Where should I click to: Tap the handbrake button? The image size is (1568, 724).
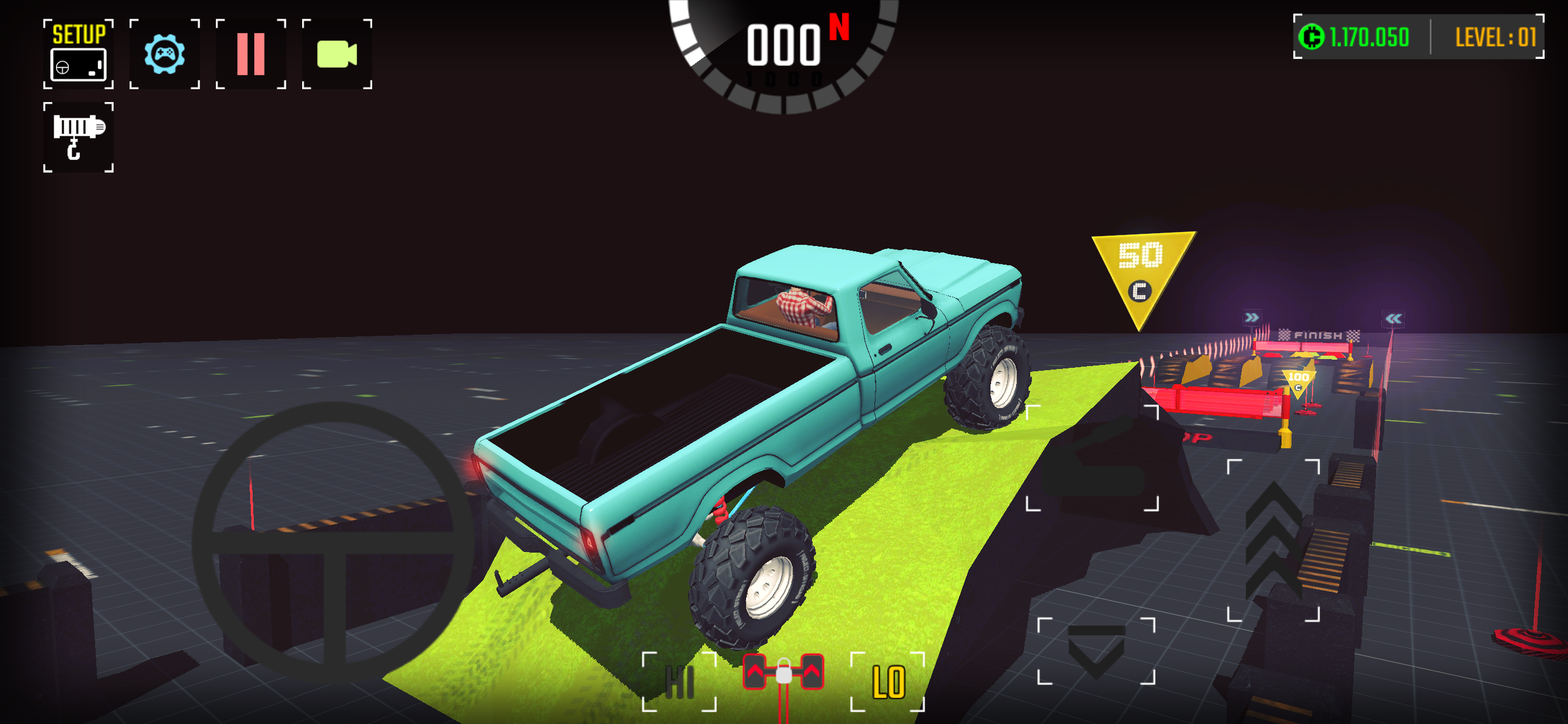tap(1093, 458)
